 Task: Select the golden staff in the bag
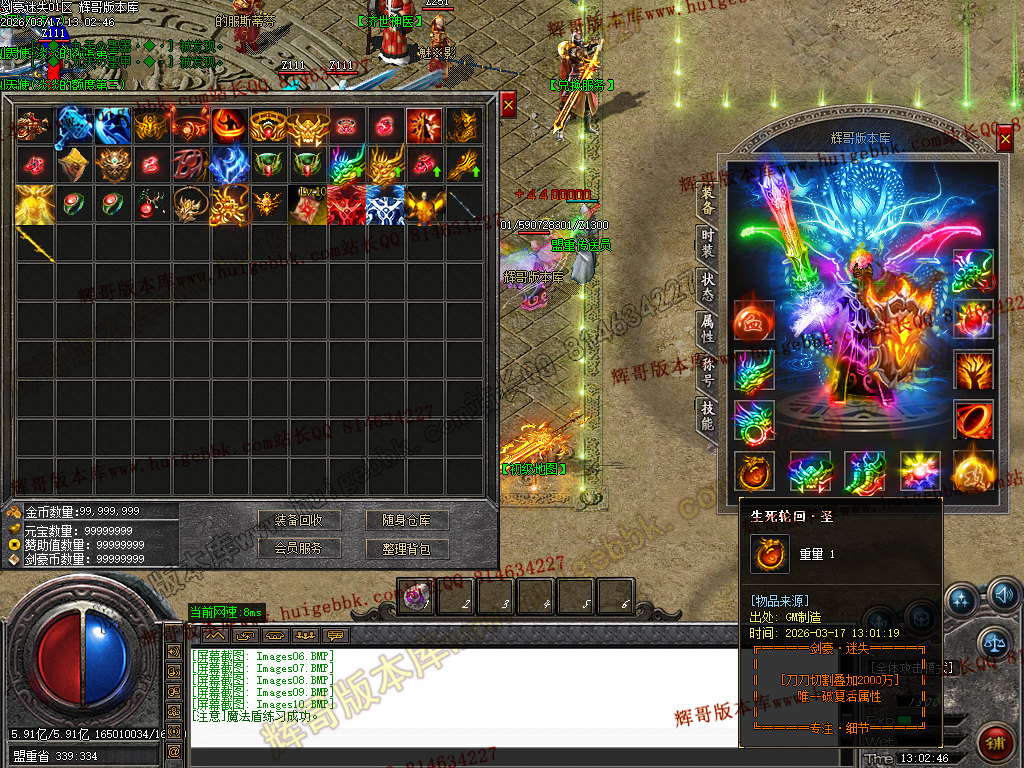coord(35,243)
